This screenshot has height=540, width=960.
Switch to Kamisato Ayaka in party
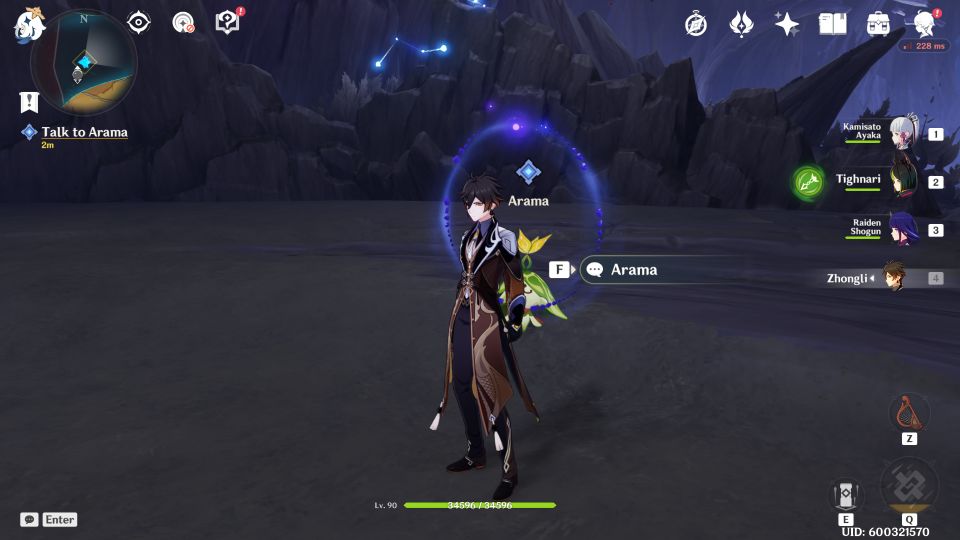pos(904,134)
